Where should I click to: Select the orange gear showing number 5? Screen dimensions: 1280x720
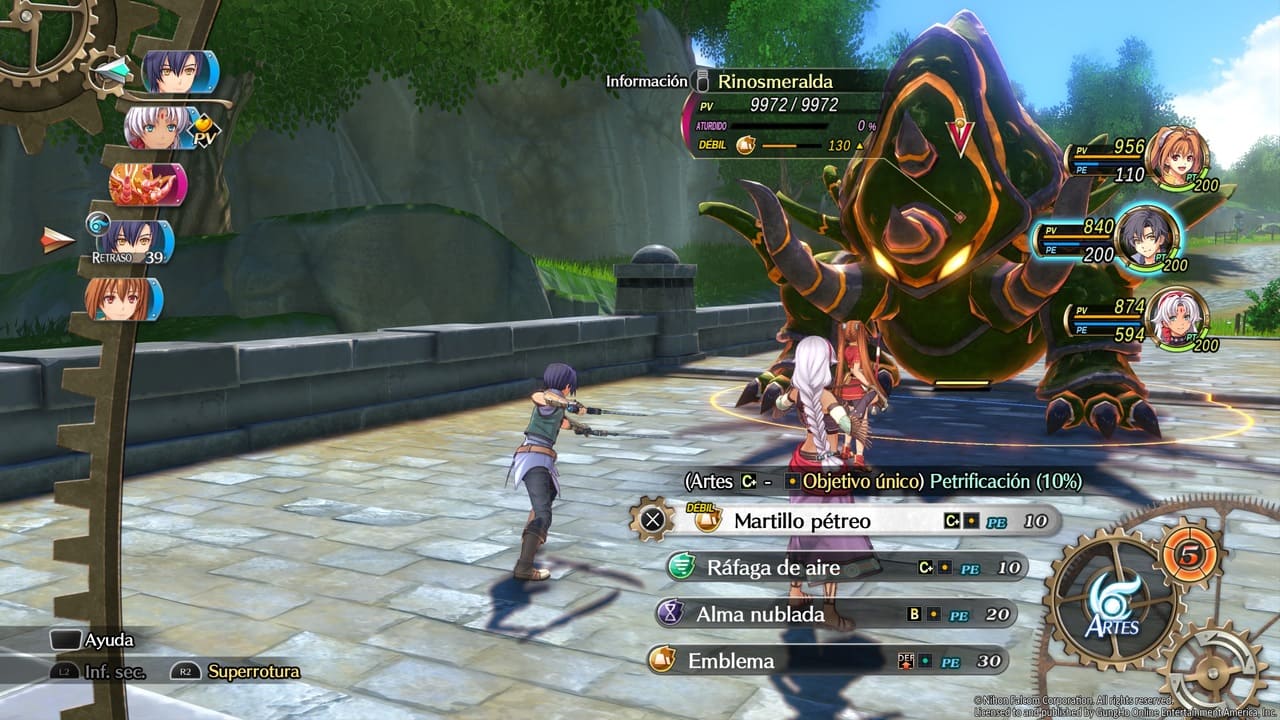(1192, 554)
